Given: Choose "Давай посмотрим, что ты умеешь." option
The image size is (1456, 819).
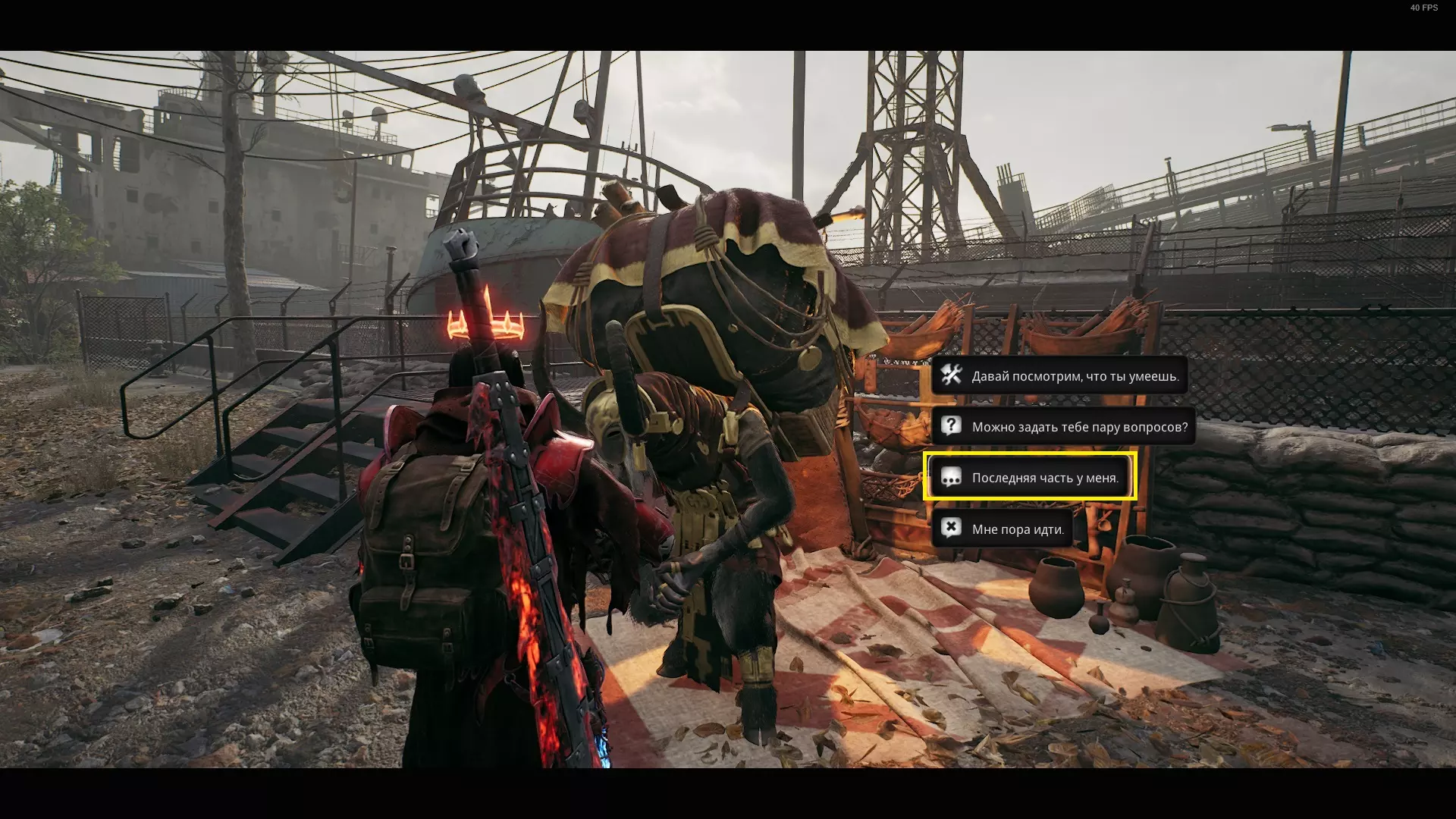Looking at the screenshot, I should point(1059,376).
